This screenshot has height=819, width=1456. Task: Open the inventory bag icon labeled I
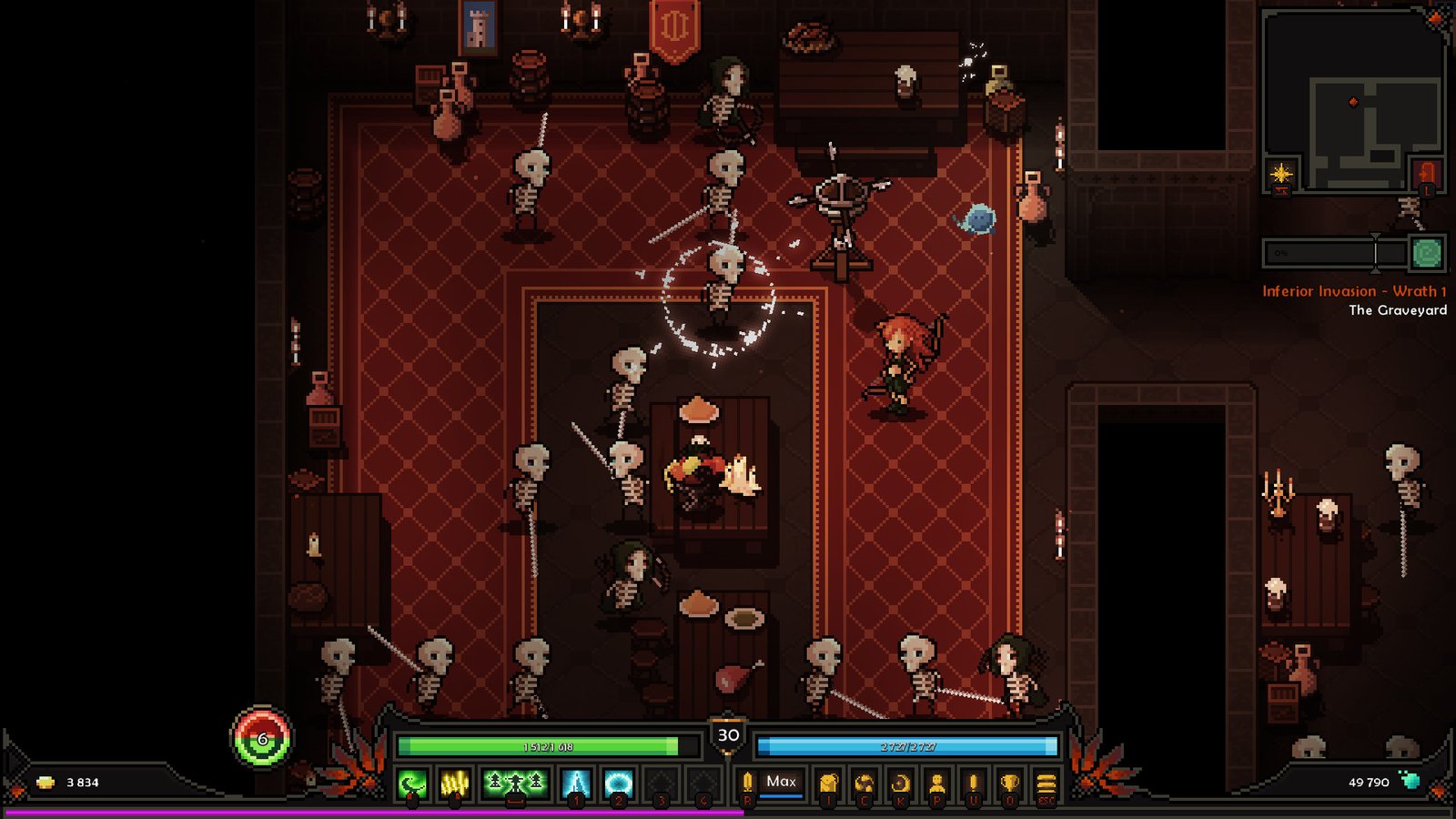coord(829,782)
